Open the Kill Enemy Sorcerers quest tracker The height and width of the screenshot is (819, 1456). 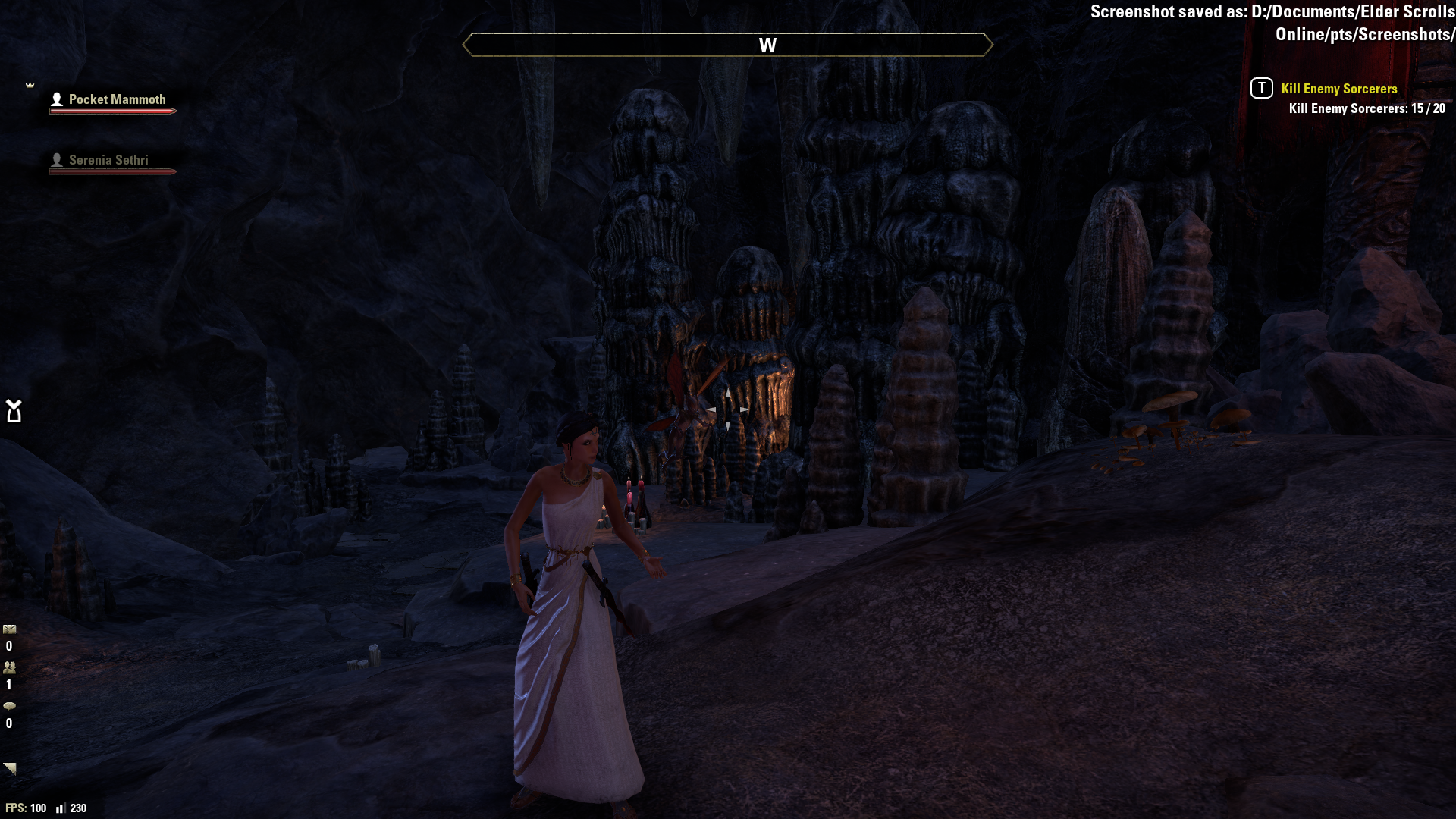click(x=1338, y=89)
